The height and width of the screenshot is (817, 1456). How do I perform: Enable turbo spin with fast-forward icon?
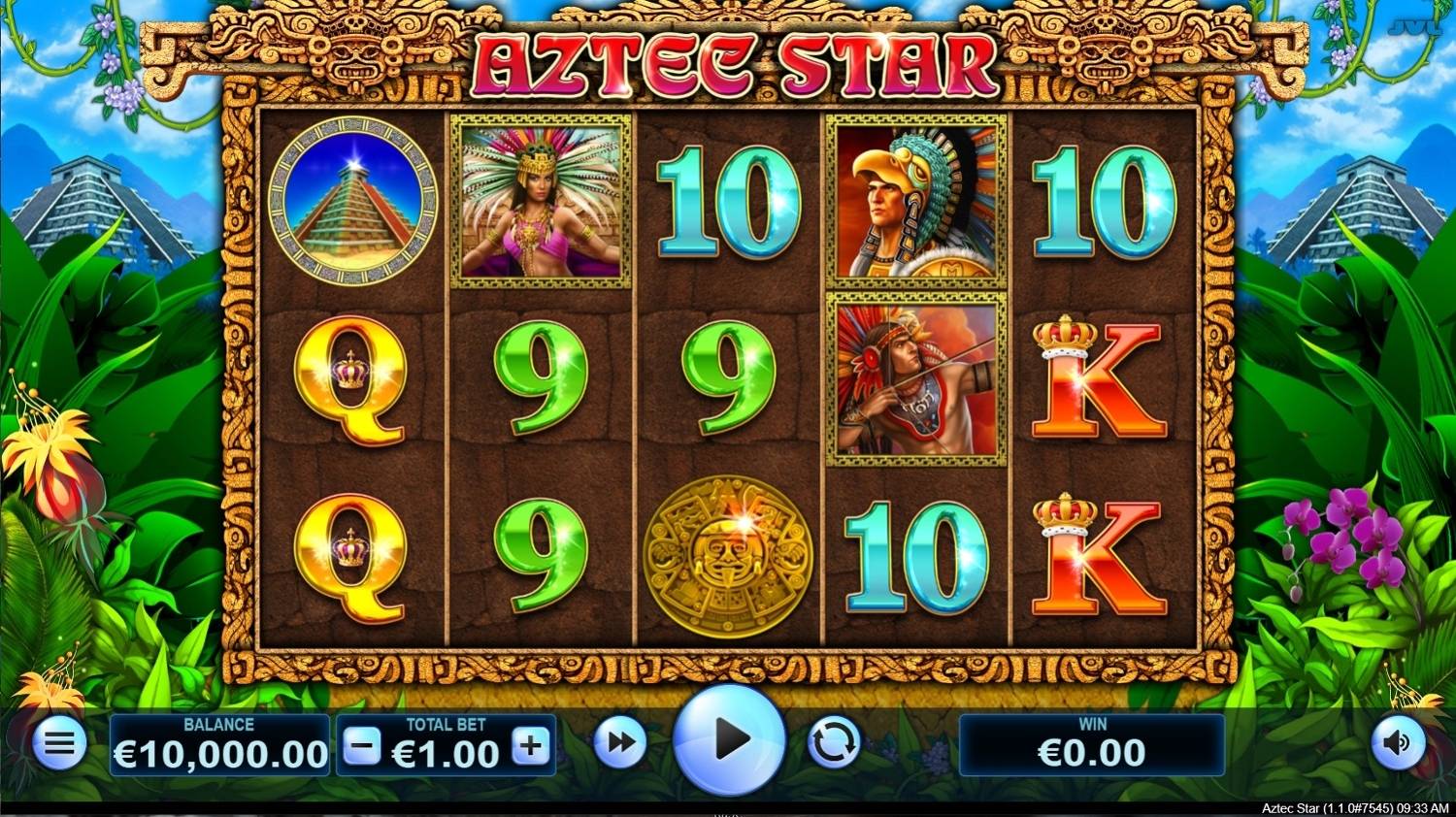[x=618, y=740]
